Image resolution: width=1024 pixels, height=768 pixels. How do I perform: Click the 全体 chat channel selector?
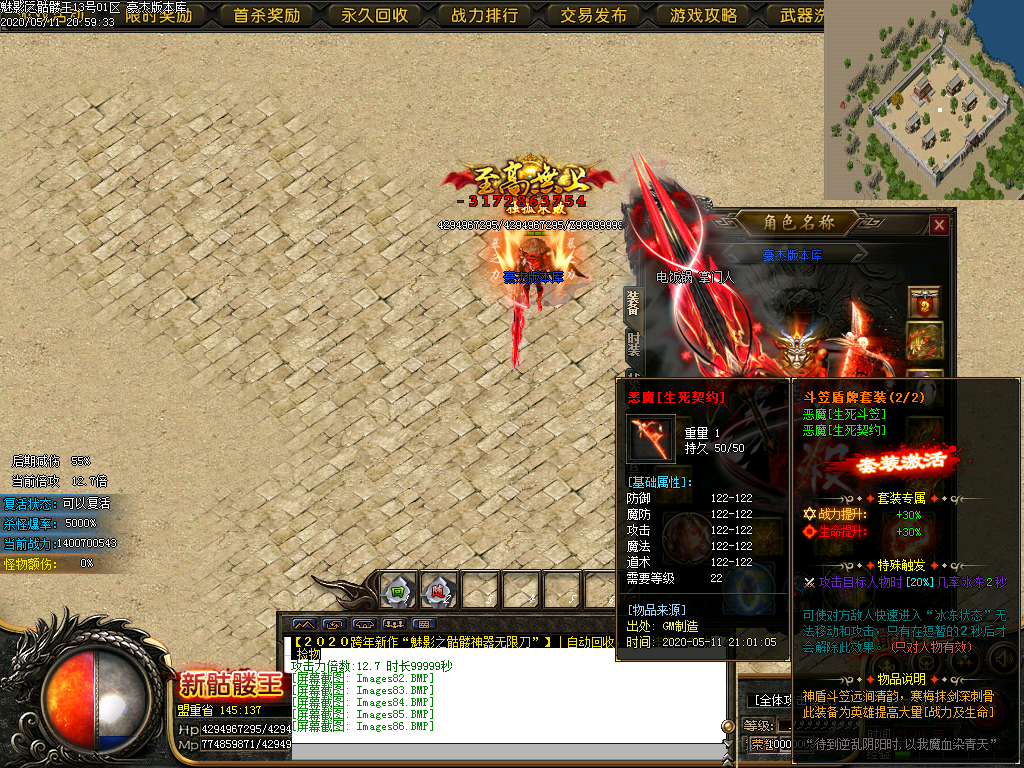coord(777,700)
